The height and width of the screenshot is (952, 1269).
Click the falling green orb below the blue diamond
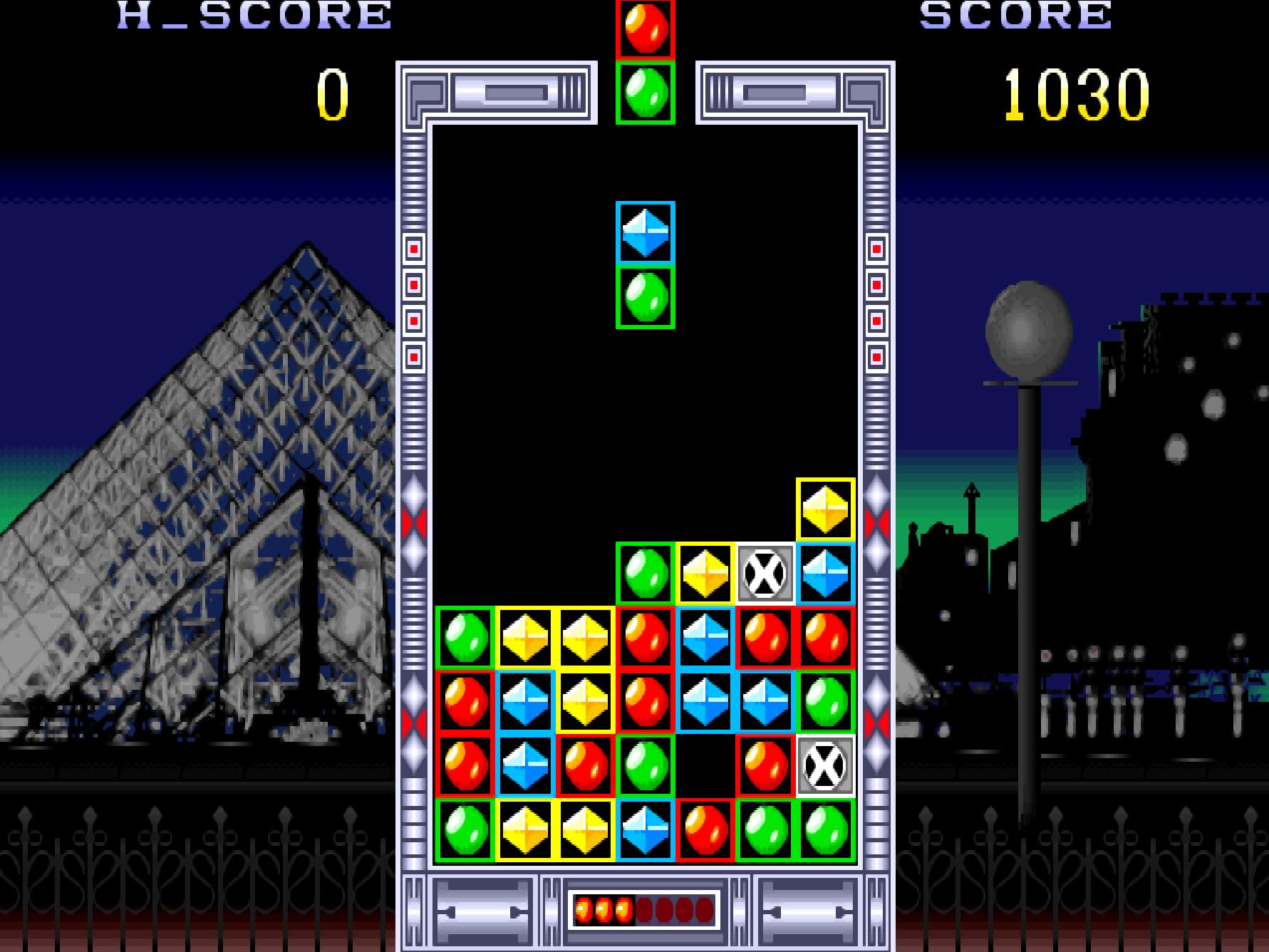tap(645, 297)
